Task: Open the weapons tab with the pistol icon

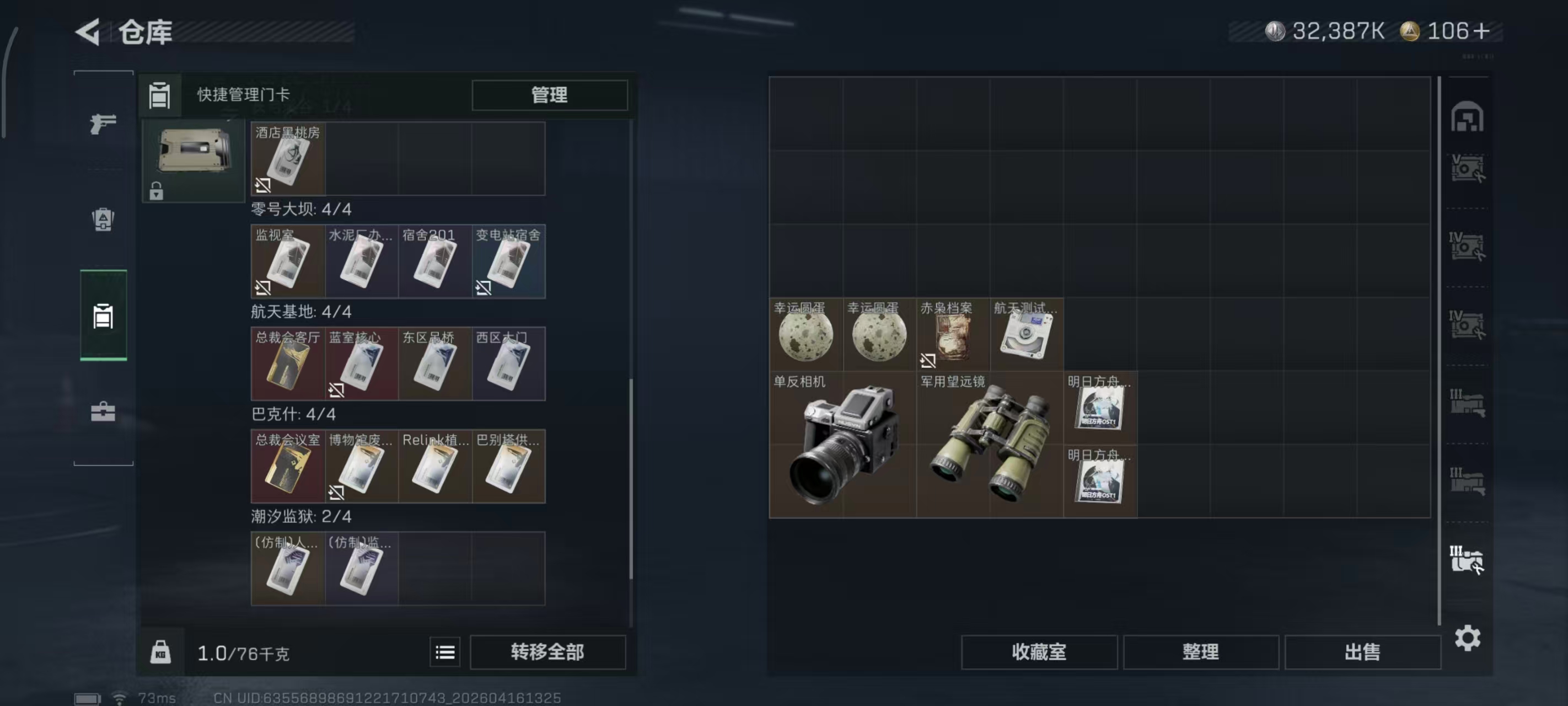Action: [x=102, y=124]
